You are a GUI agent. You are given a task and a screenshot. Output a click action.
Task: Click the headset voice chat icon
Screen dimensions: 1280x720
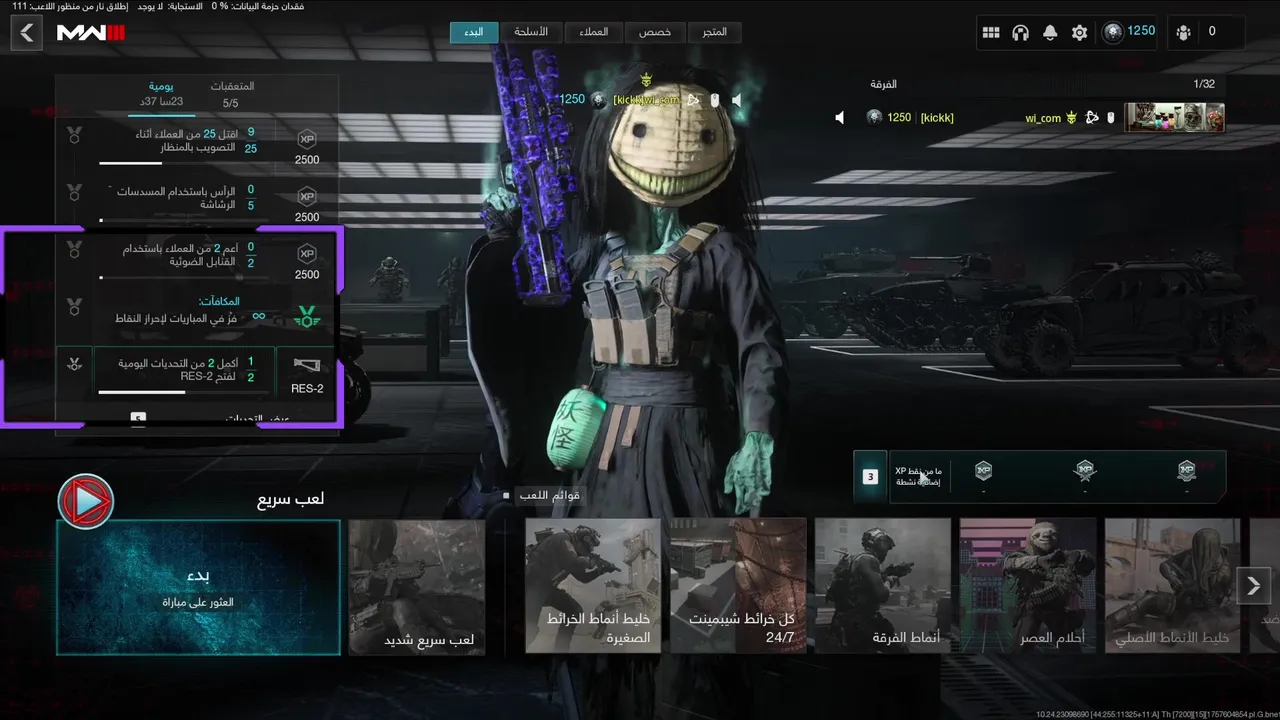tap(1020, 33)
